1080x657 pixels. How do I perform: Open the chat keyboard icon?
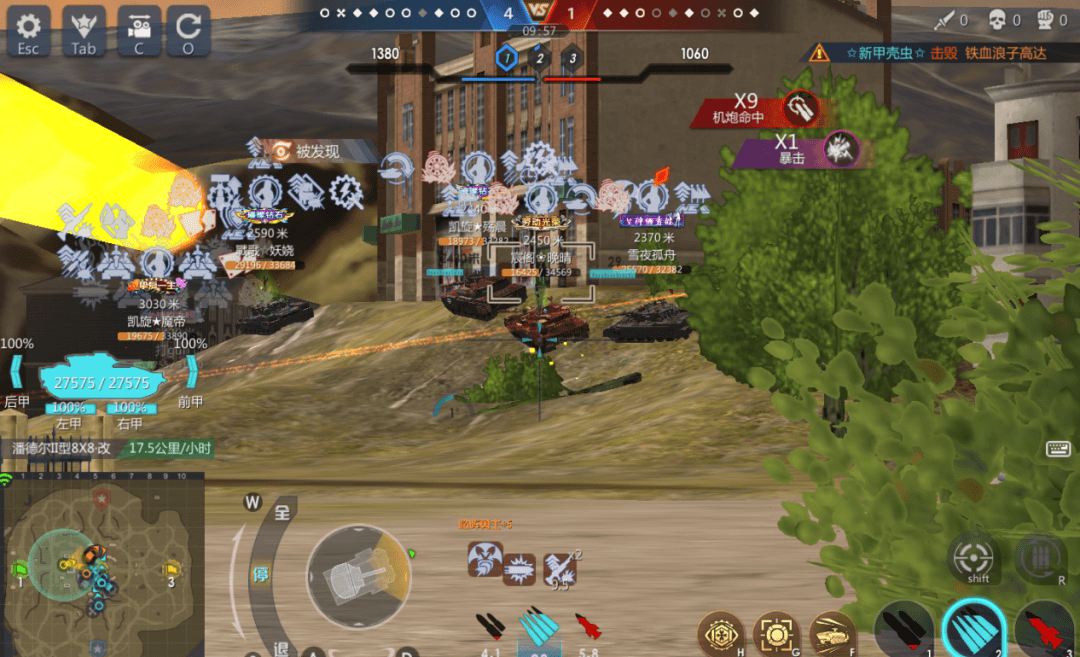click(x=1058, y=449)
